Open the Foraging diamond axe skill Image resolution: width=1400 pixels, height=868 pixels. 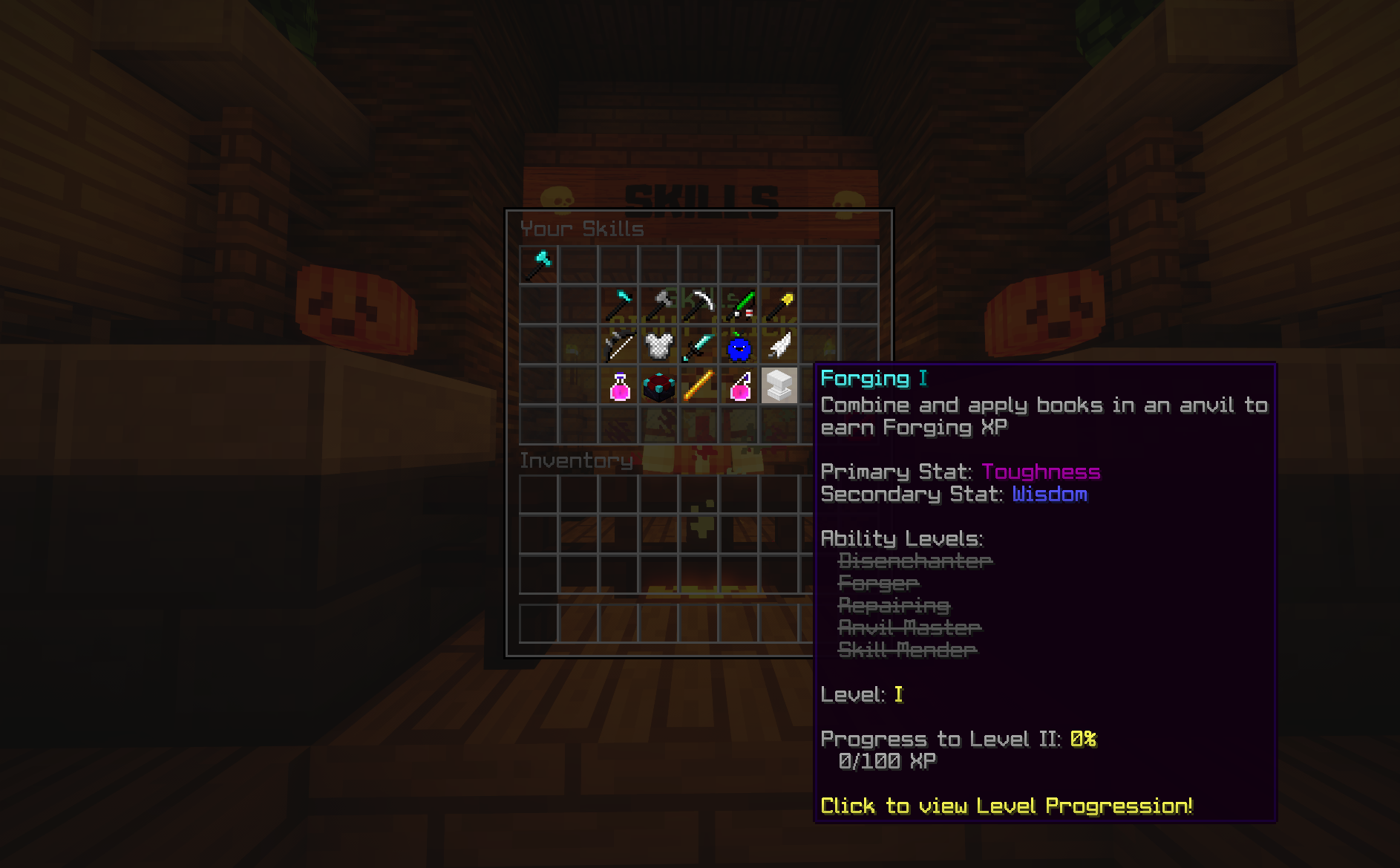coord(620,304)
